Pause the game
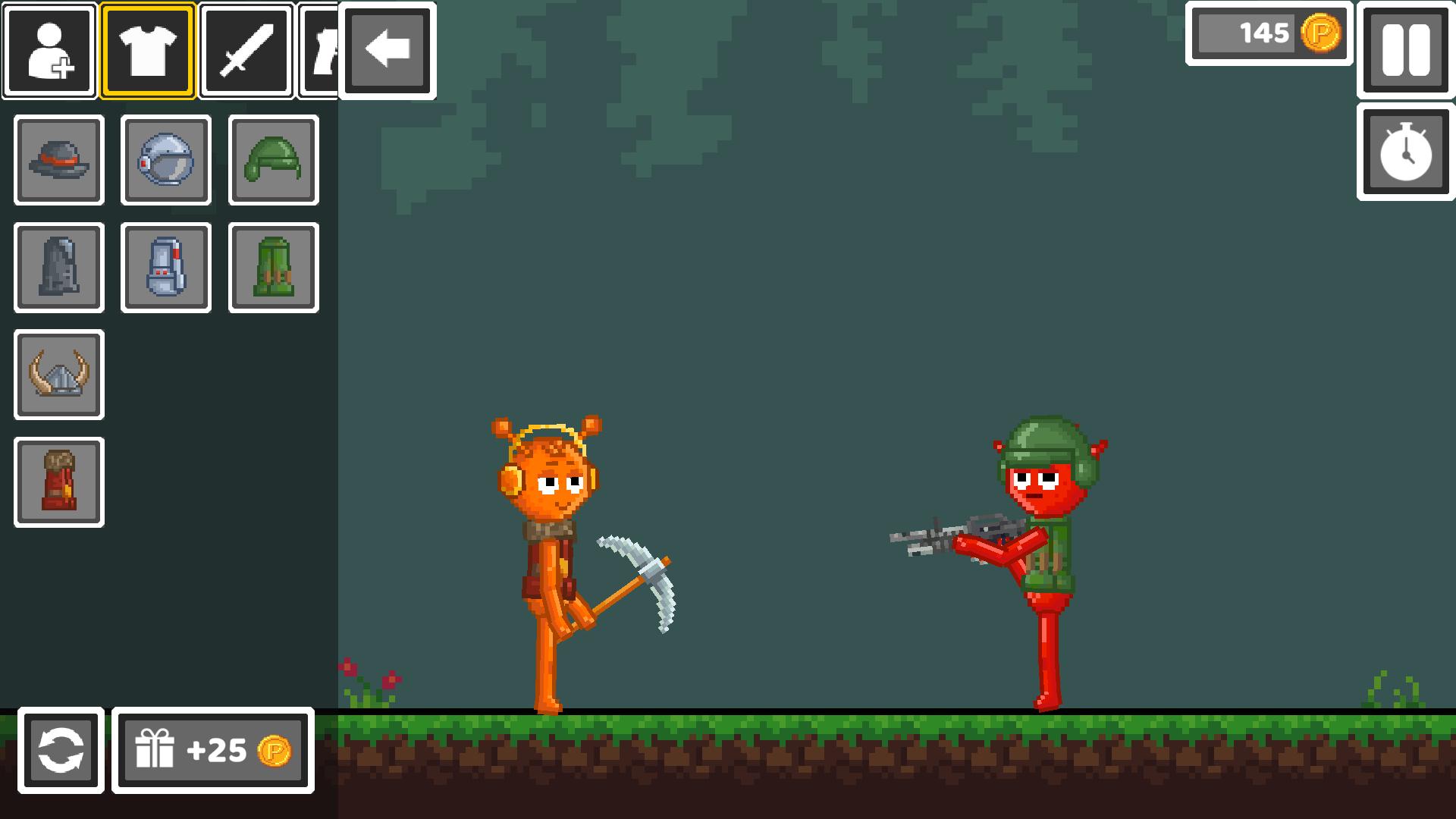 click(1405, 50)
